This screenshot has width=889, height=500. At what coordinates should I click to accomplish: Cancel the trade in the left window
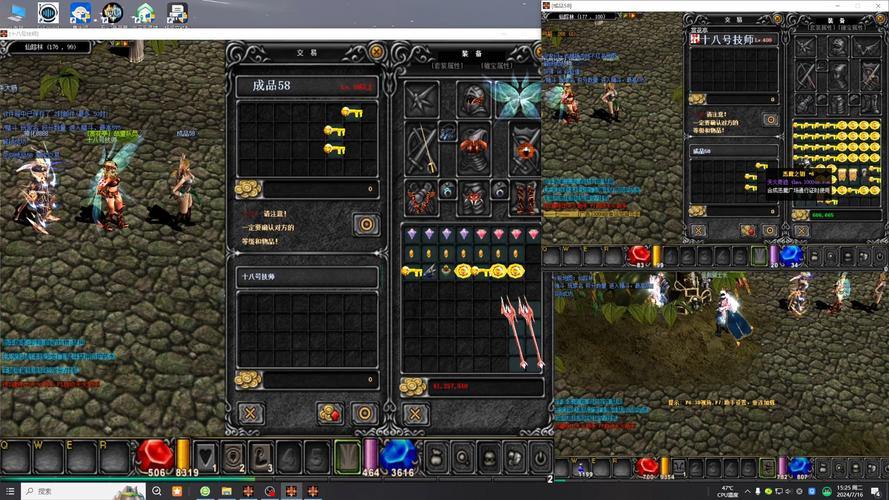(250, 413)
